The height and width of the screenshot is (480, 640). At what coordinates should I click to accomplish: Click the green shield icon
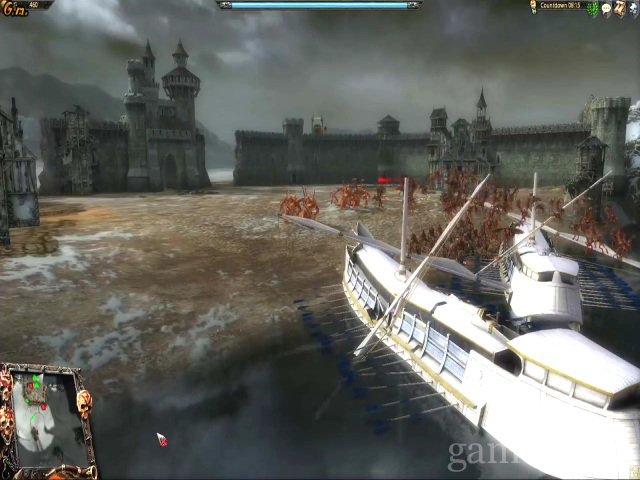(x=593, y=8)
